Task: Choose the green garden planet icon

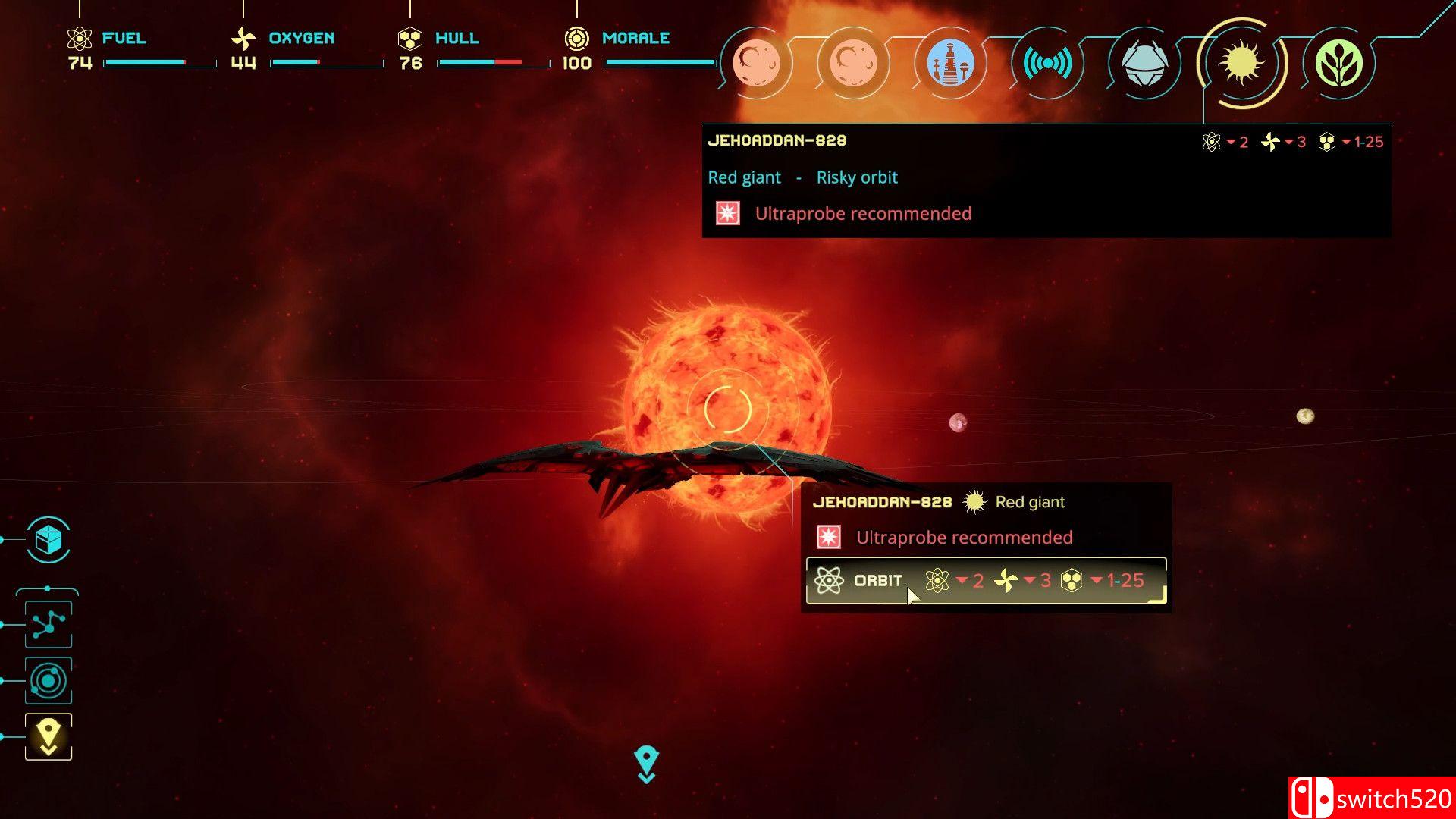Action: [1338, 64]
